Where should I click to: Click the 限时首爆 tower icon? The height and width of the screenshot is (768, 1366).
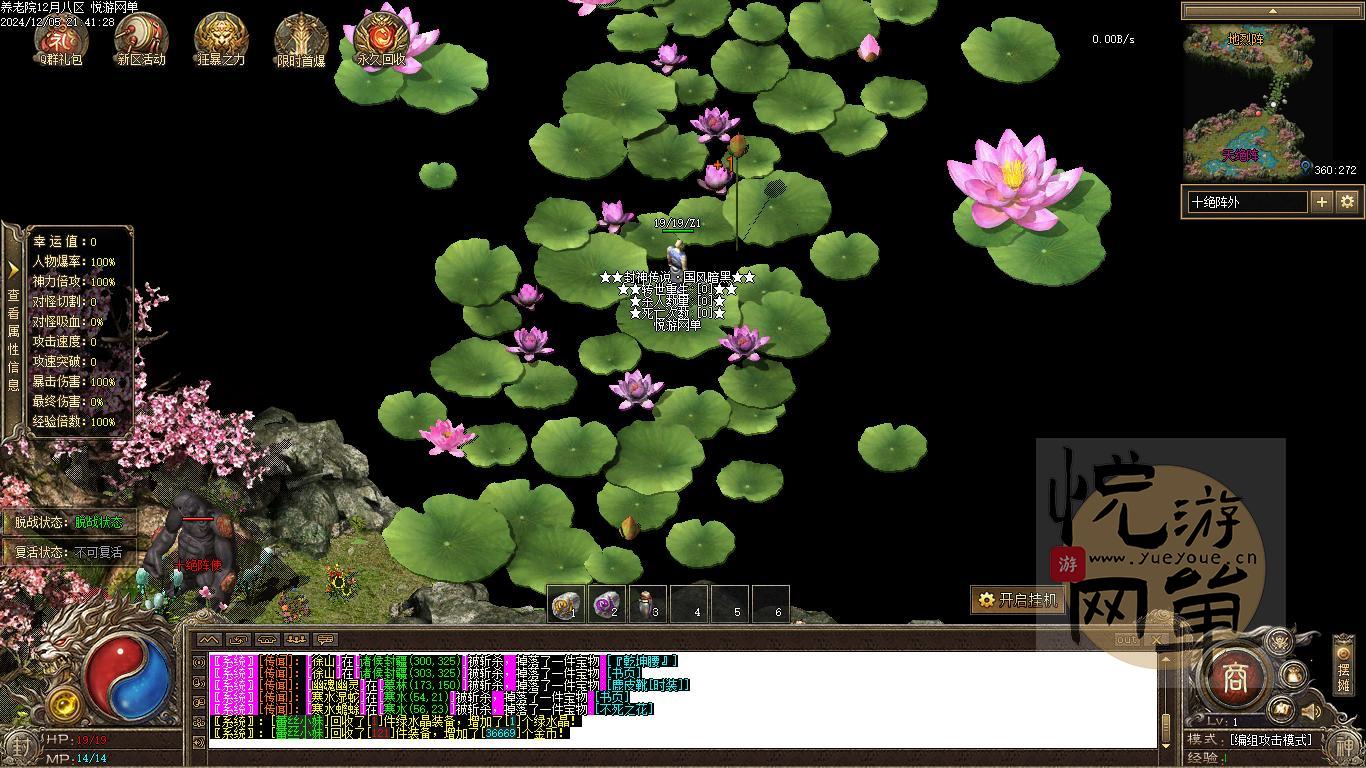pyautogui.click(x=301, y=40)
